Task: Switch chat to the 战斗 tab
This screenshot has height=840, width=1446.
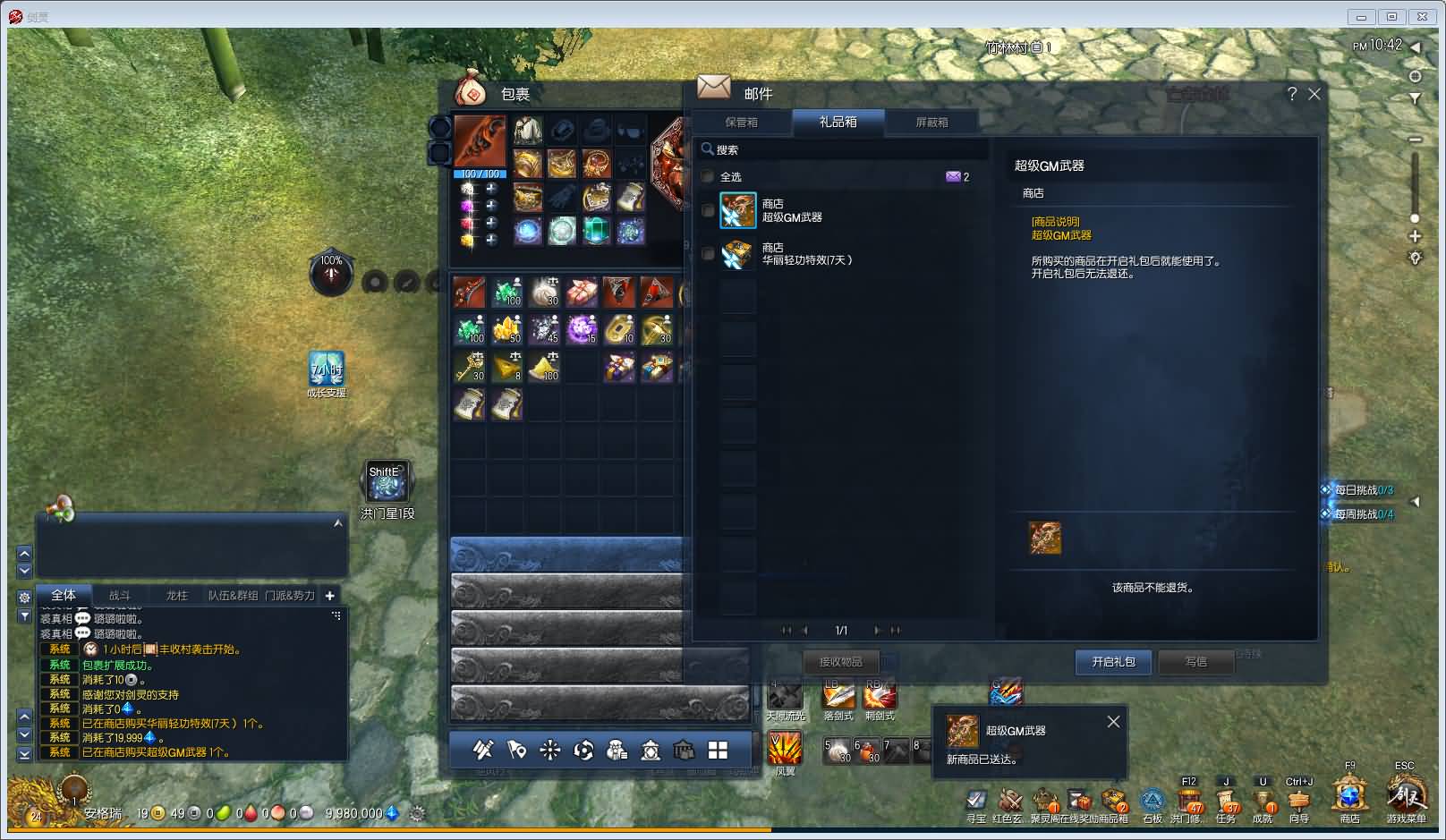Action: point(119,596)
